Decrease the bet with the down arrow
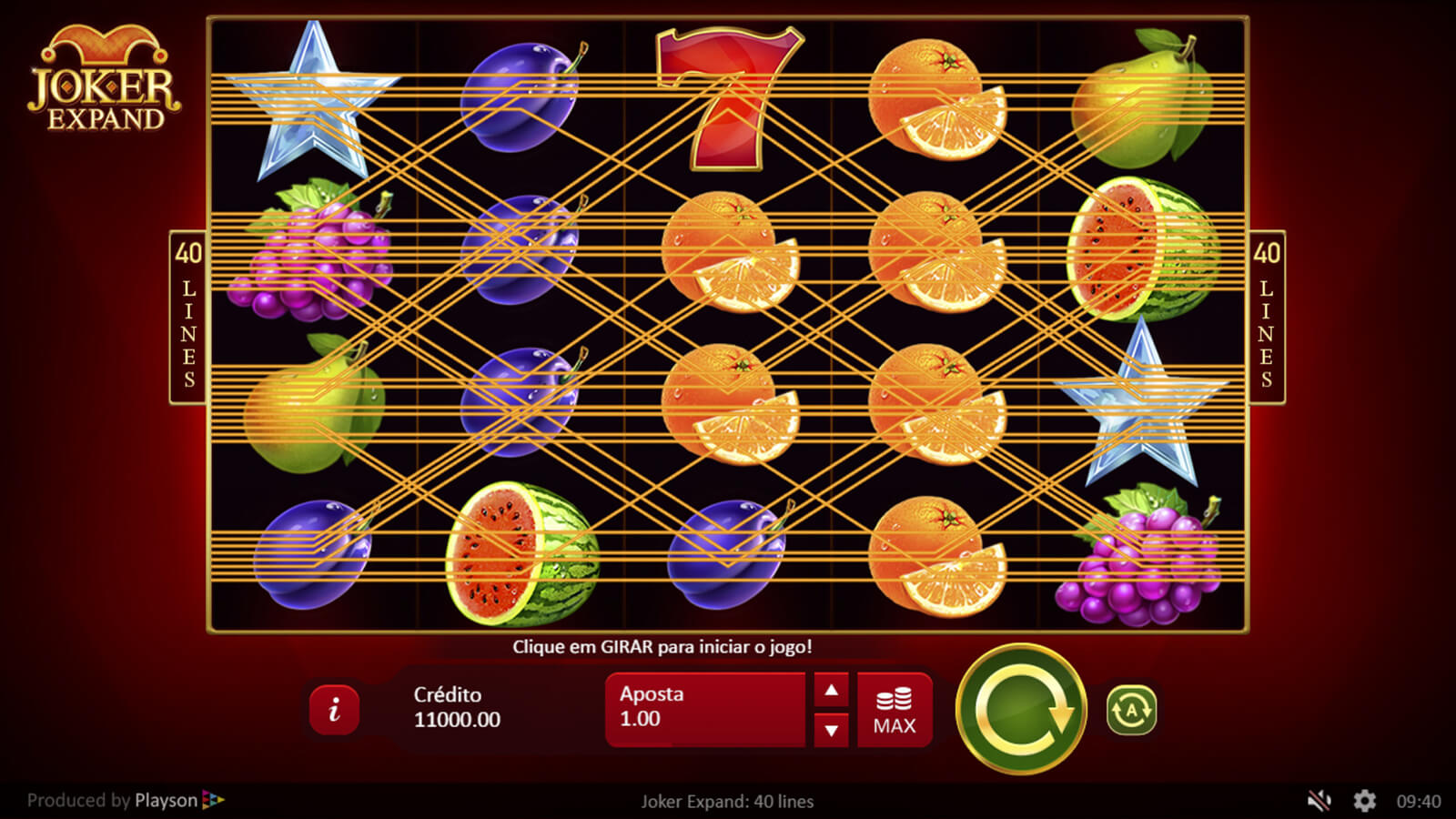Screen dimensions: 1456x819 [x=831, y=730]
